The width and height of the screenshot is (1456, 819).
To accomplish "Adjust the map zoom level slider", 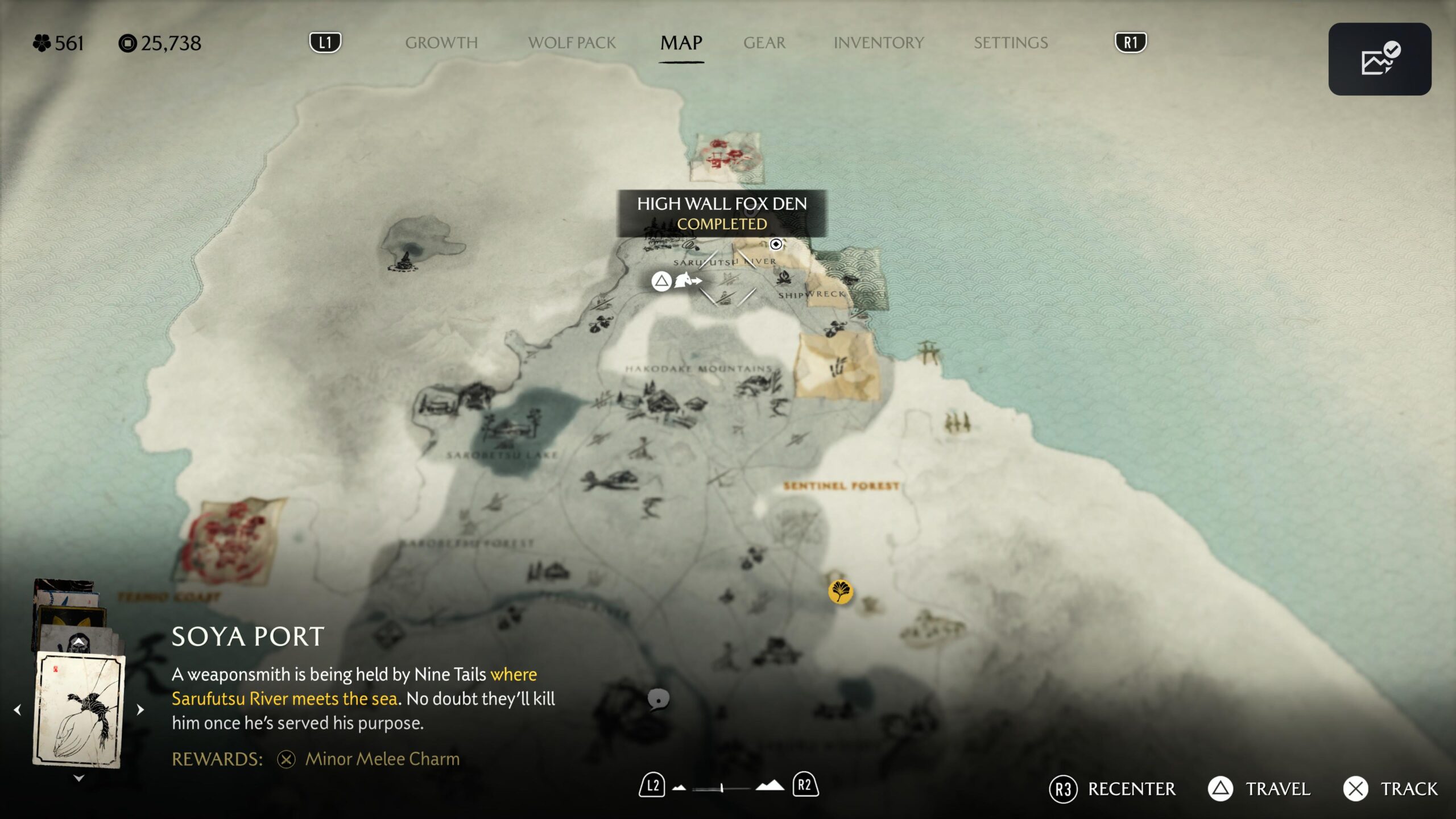I will [722, 788].
